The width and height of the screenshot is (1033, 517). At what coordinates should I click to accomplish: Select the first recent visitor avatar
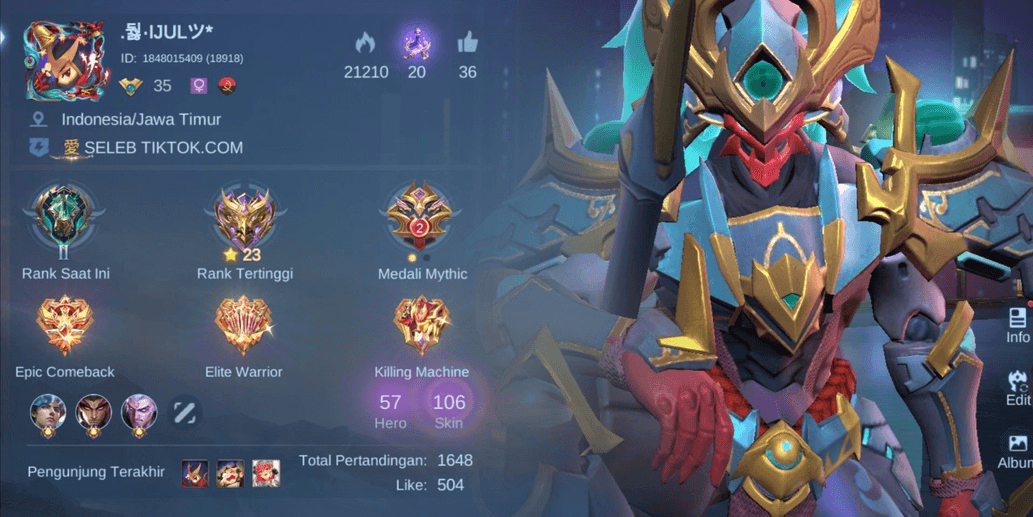pos(195,473)
